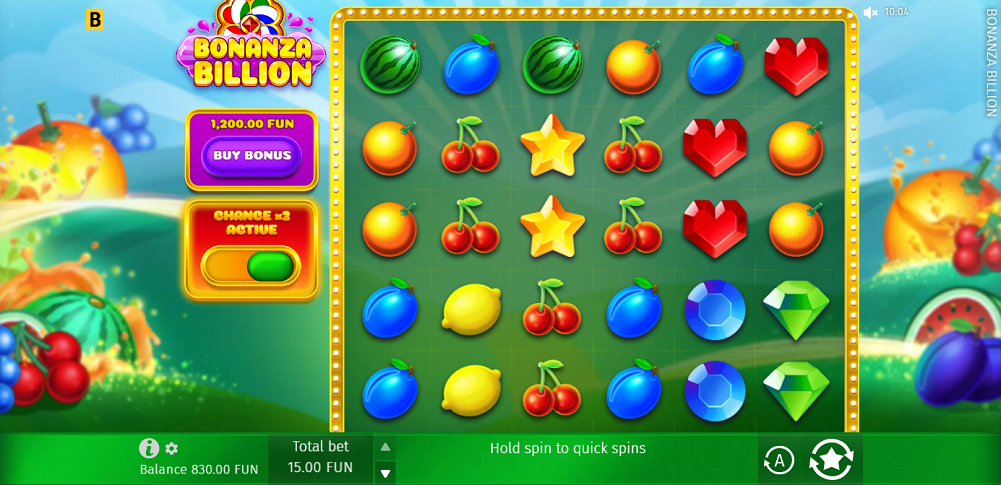Click the yellow B logo

[95, 19]
